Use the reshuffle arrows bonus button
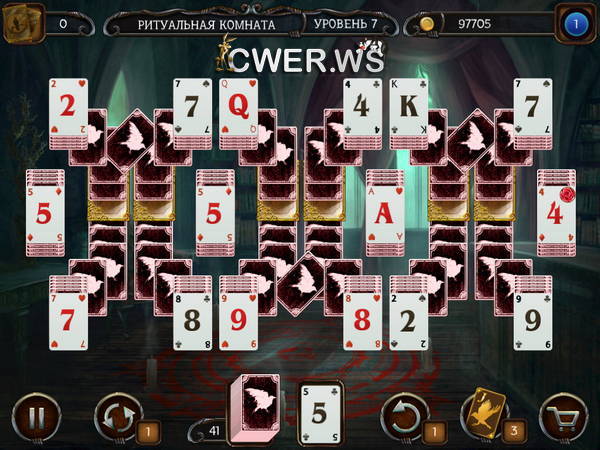Screen dimensions: 600x450 (117, 415)
